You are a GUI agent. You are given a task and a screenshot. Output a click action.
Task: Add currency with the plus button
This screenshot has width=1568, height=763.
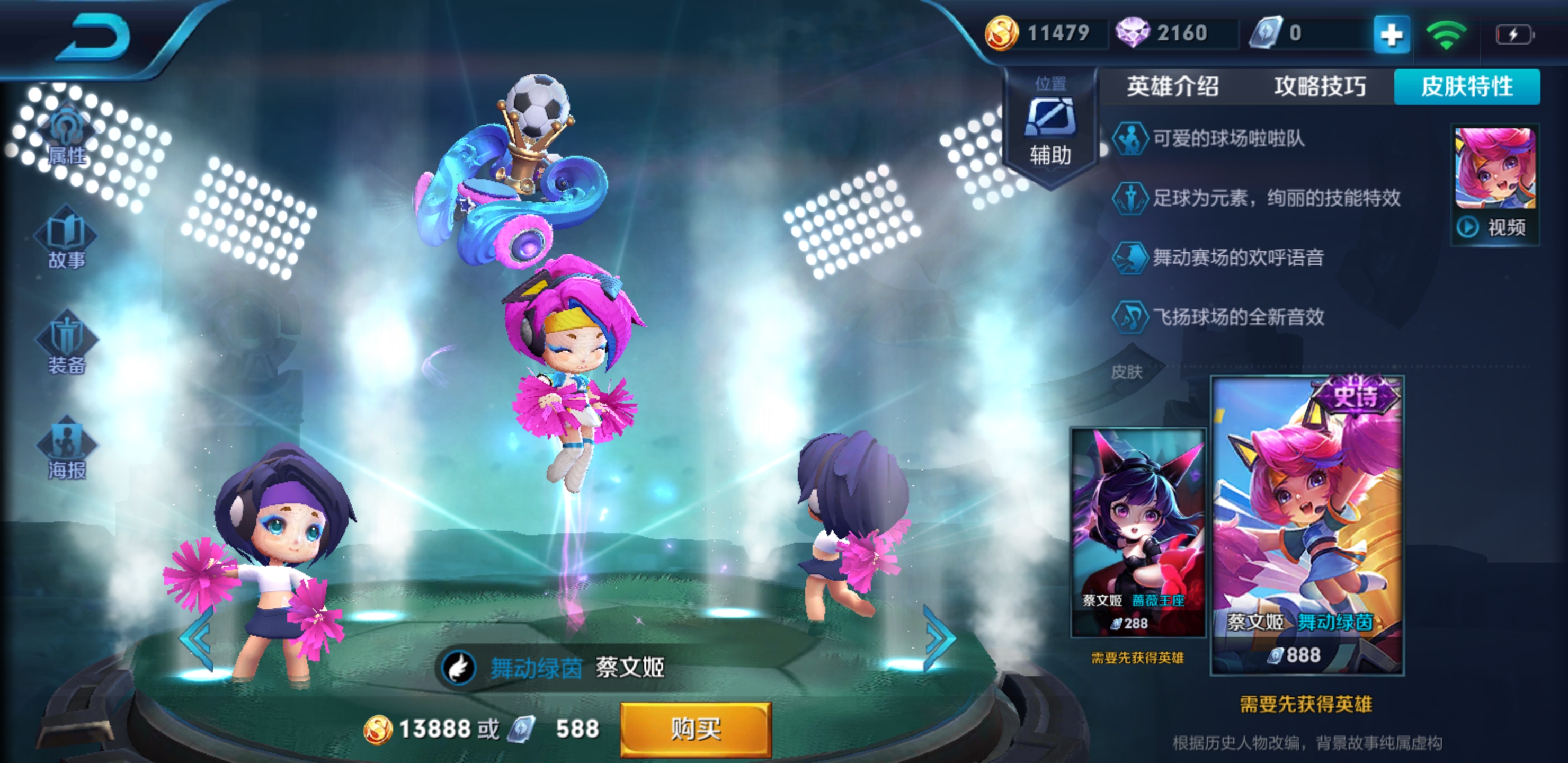(x=1391, y=35)
